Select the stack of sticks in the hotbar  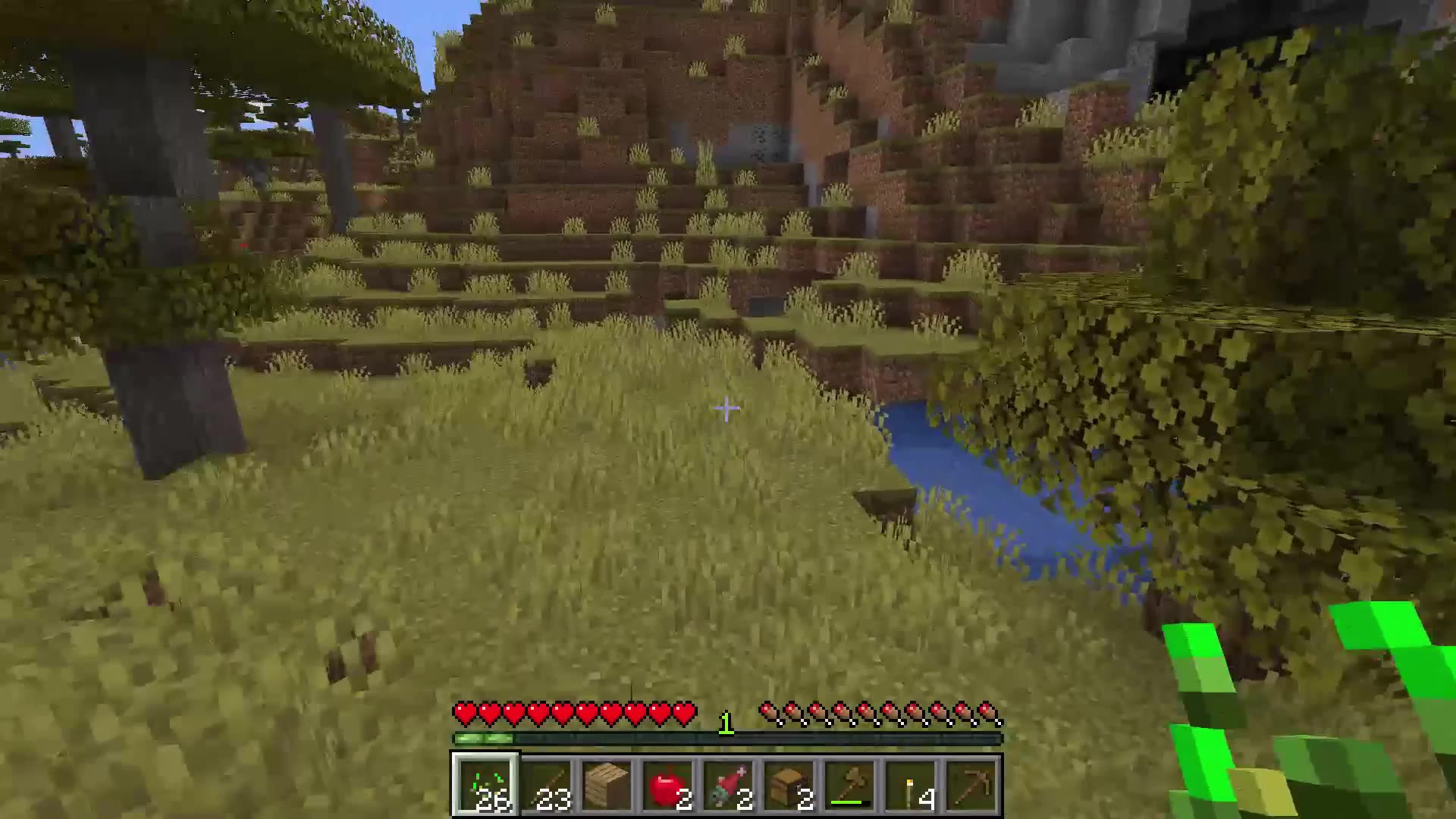tap(550, 781)
